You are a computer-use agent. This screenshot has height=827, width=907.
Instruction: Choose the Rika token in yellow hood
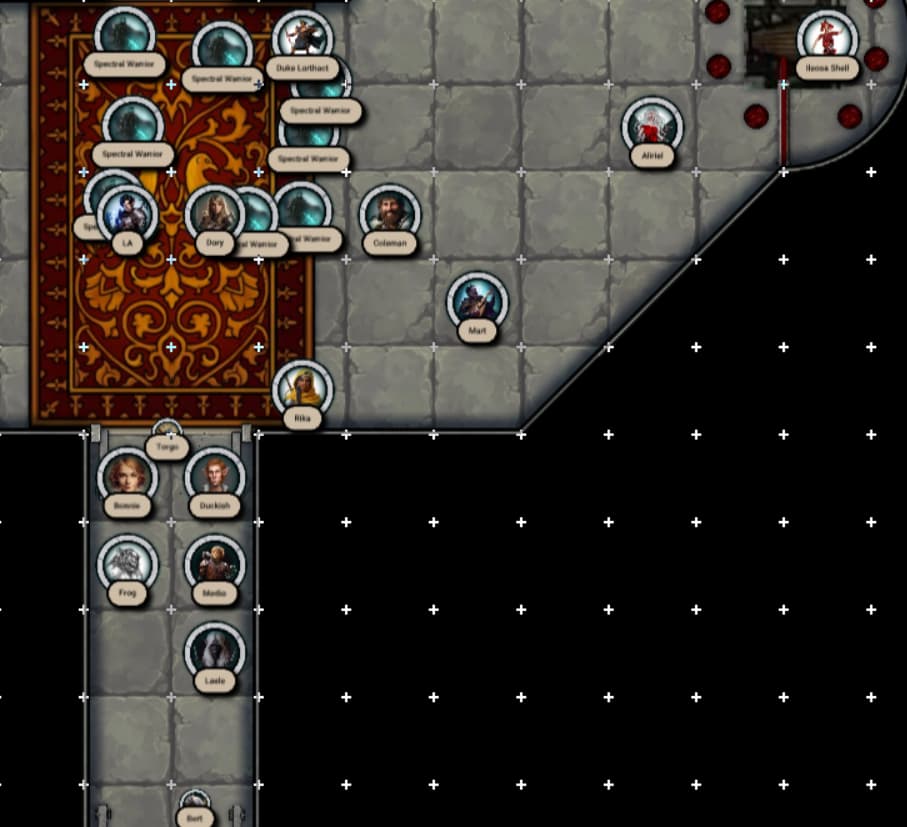(x=302, y=389)
